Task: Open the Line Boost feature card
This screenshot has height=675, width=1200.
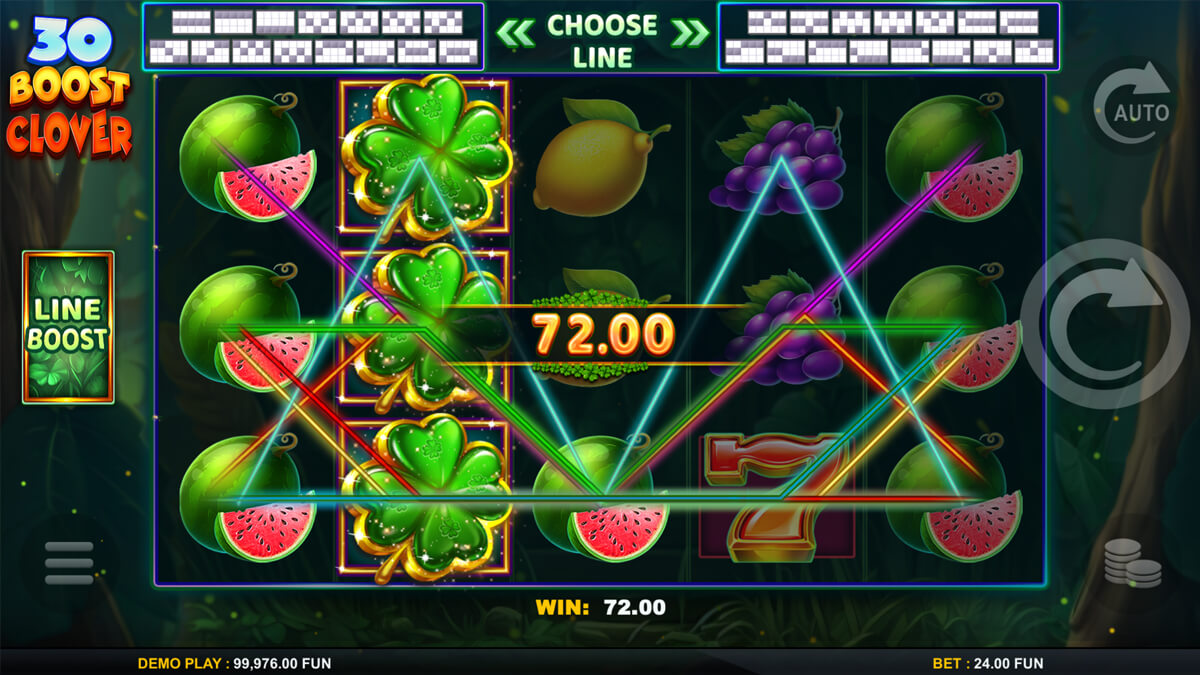Action: click(x=68, y=327)
